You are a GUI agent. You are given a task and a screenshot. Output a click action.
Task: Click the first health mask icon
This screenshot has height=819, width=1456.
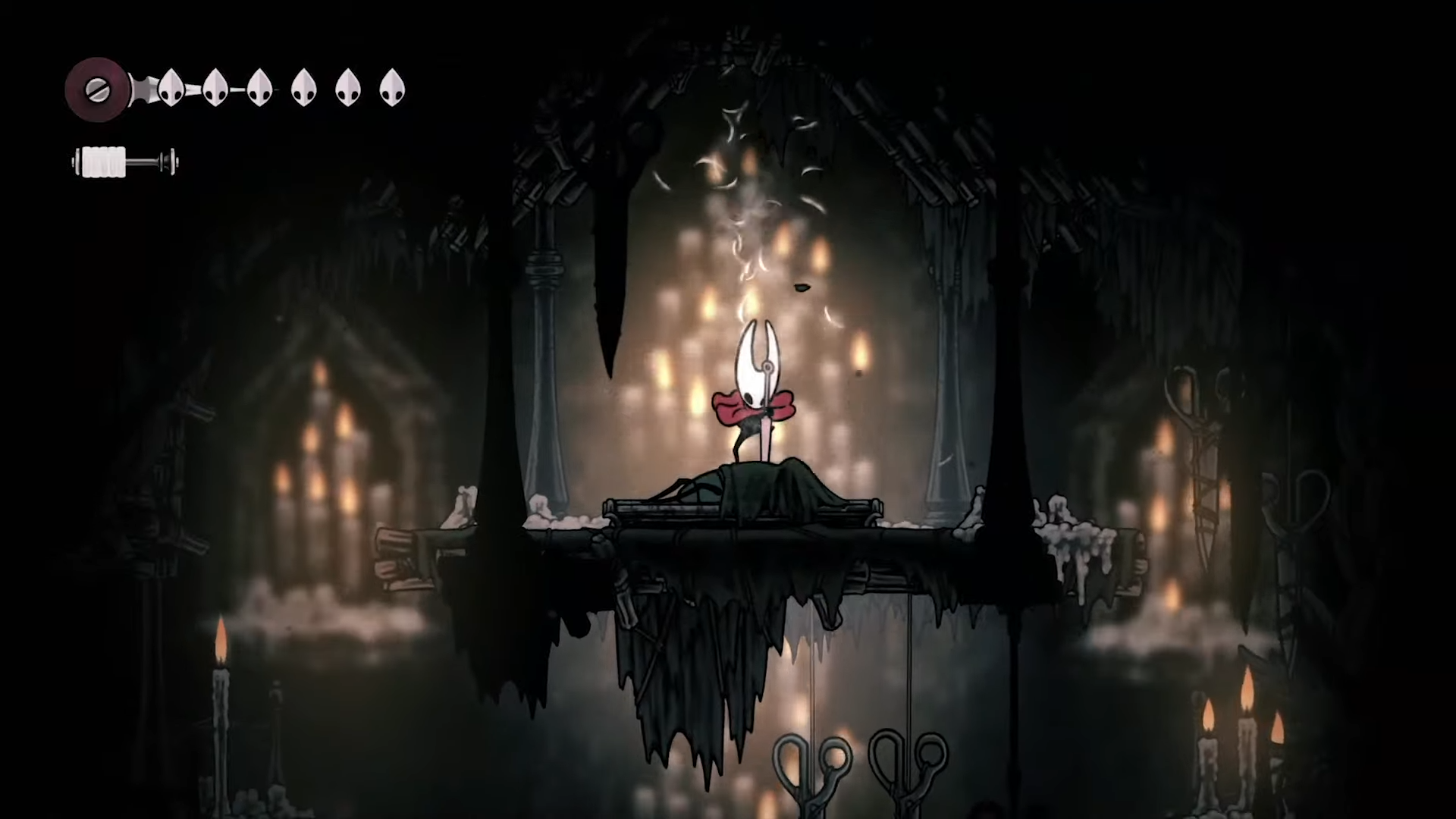pos(171,87)
